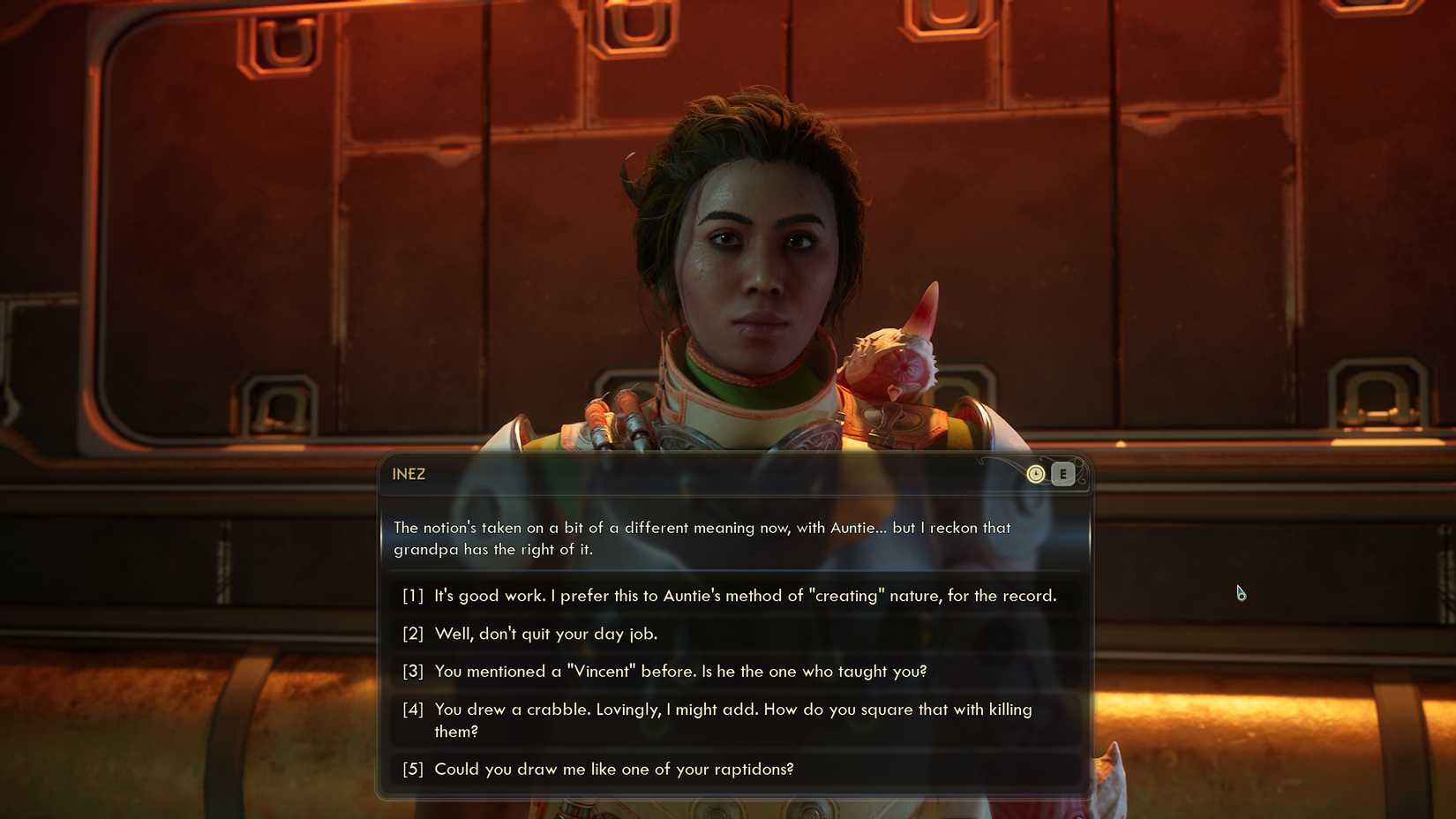
Task: Click the highlighted row for response option 1
Action: [744, 595]
